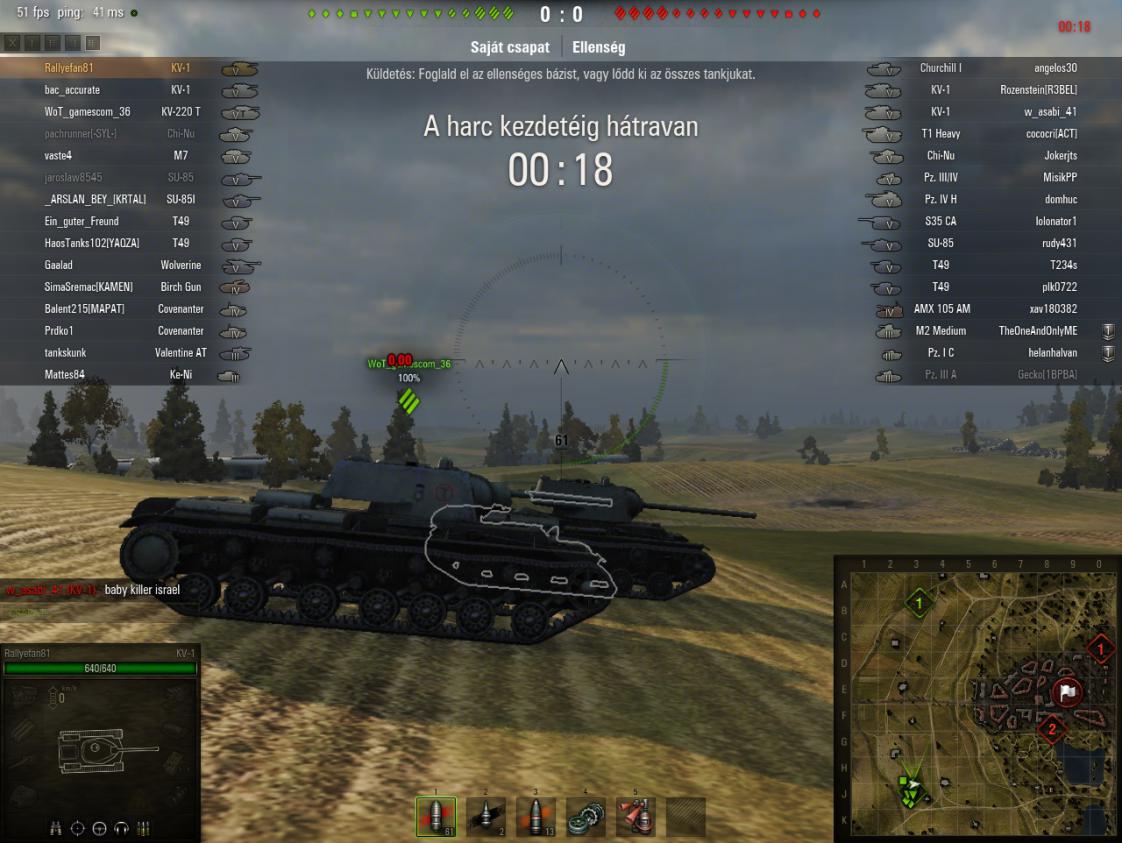Activate the first aid kit consumable

click(x=636, y=817)
